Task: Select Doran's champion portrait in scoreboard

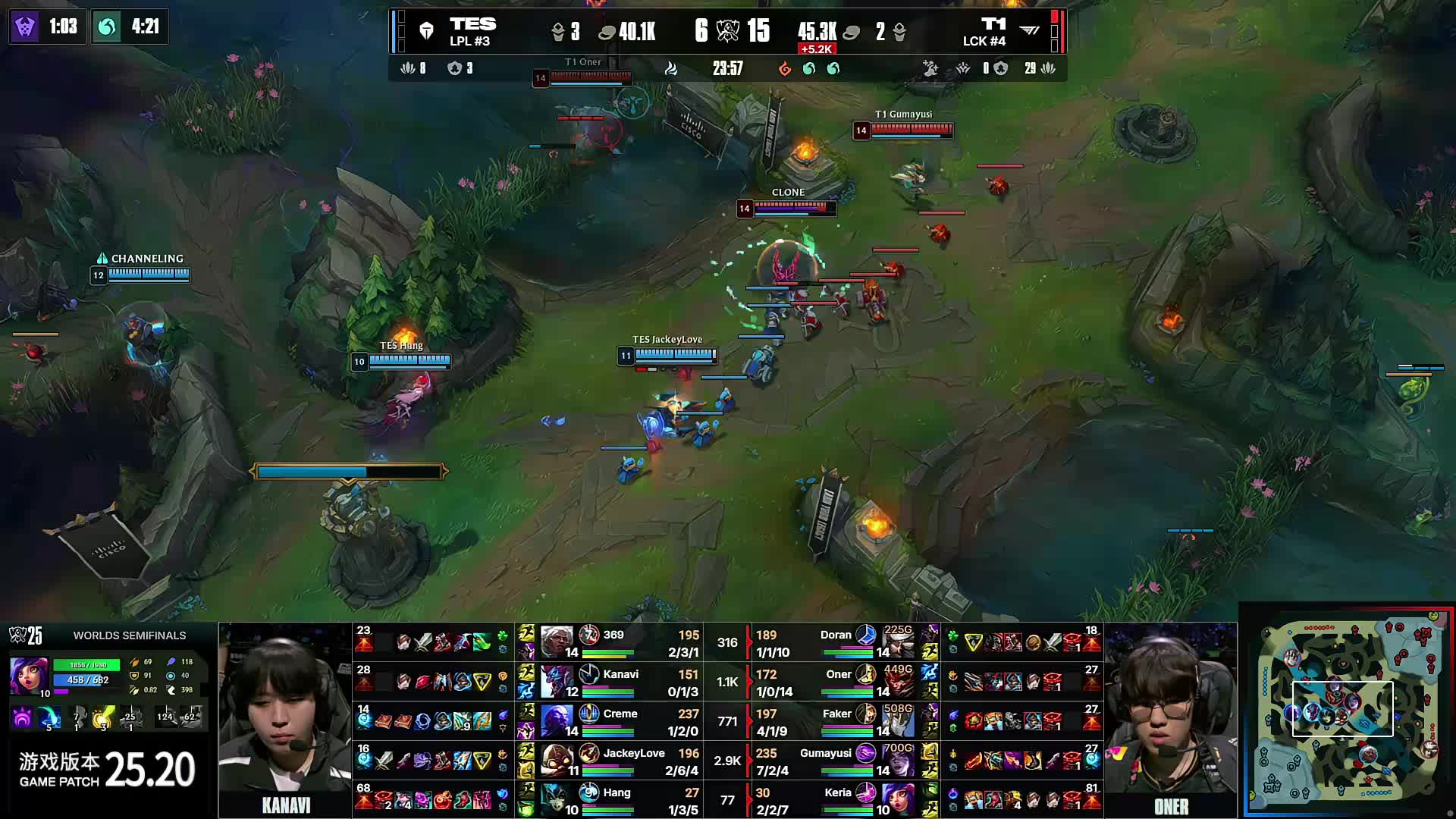Action: 898,642
